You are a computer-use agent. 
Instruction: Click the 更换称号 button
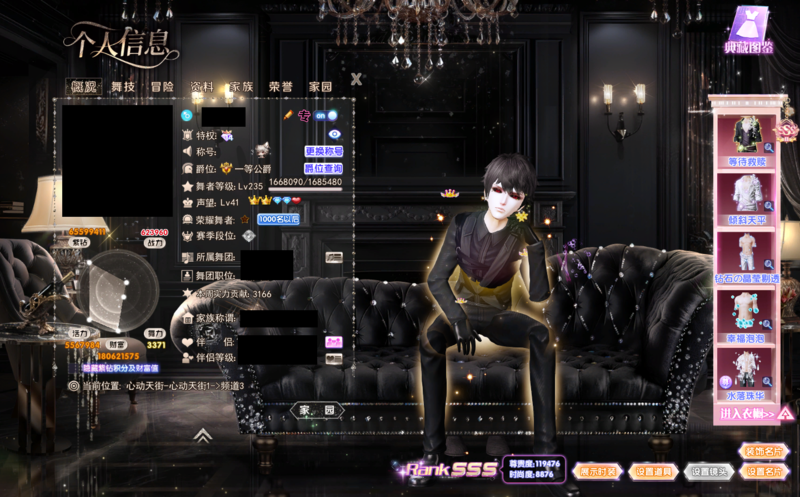tap(324, 152)
